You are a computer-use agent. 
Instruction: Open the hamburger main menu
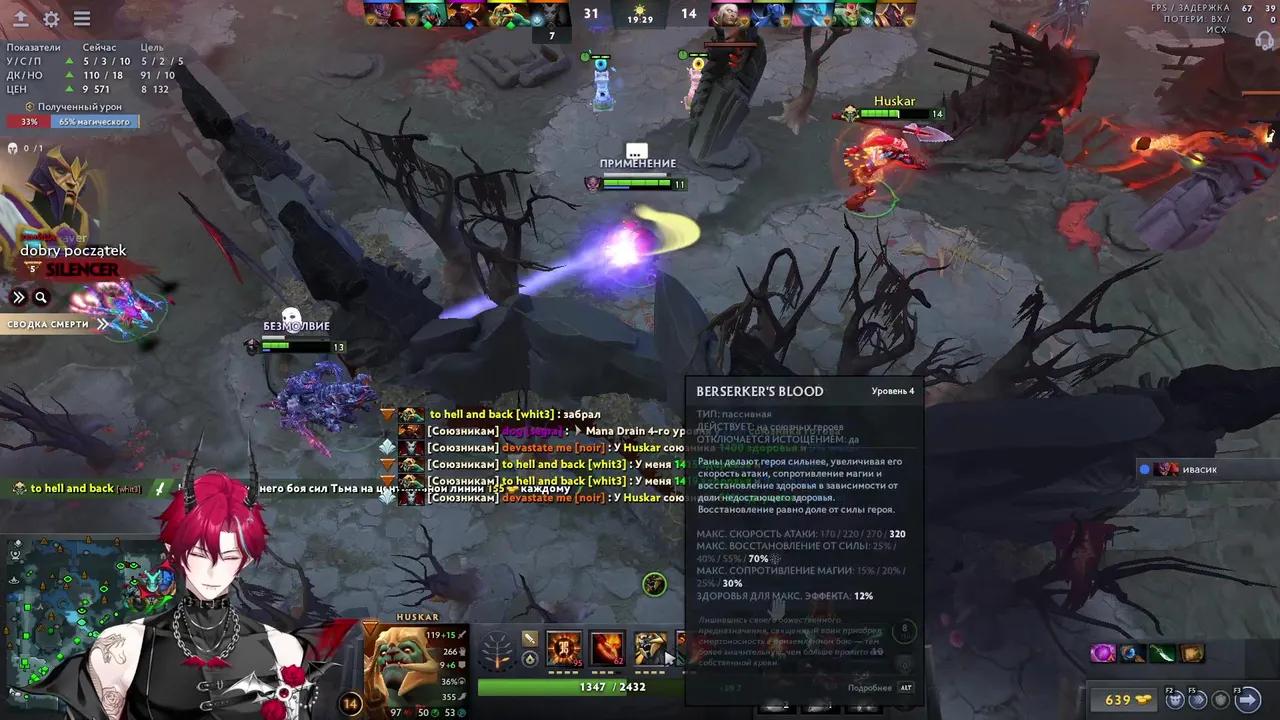83,17
